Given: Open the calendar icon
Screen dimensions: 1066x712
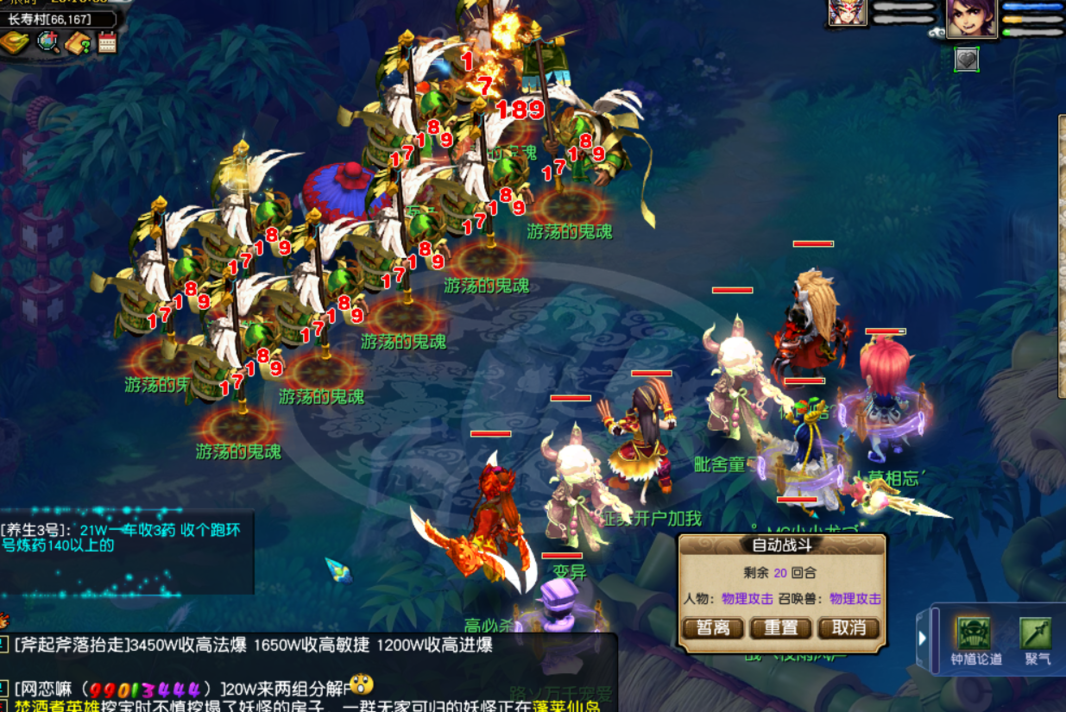Looking at the screenshot, I should point(107,42).
